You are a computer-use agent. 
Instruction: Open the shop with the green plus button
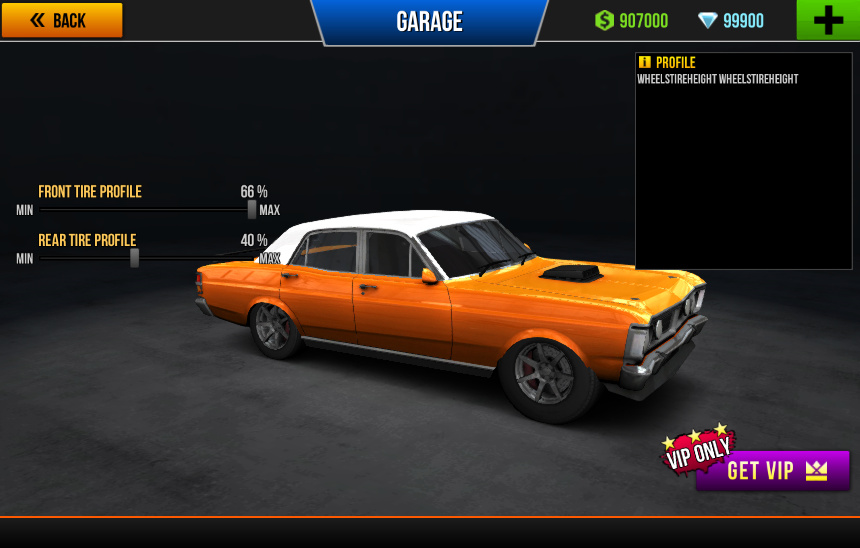(827, 20)
